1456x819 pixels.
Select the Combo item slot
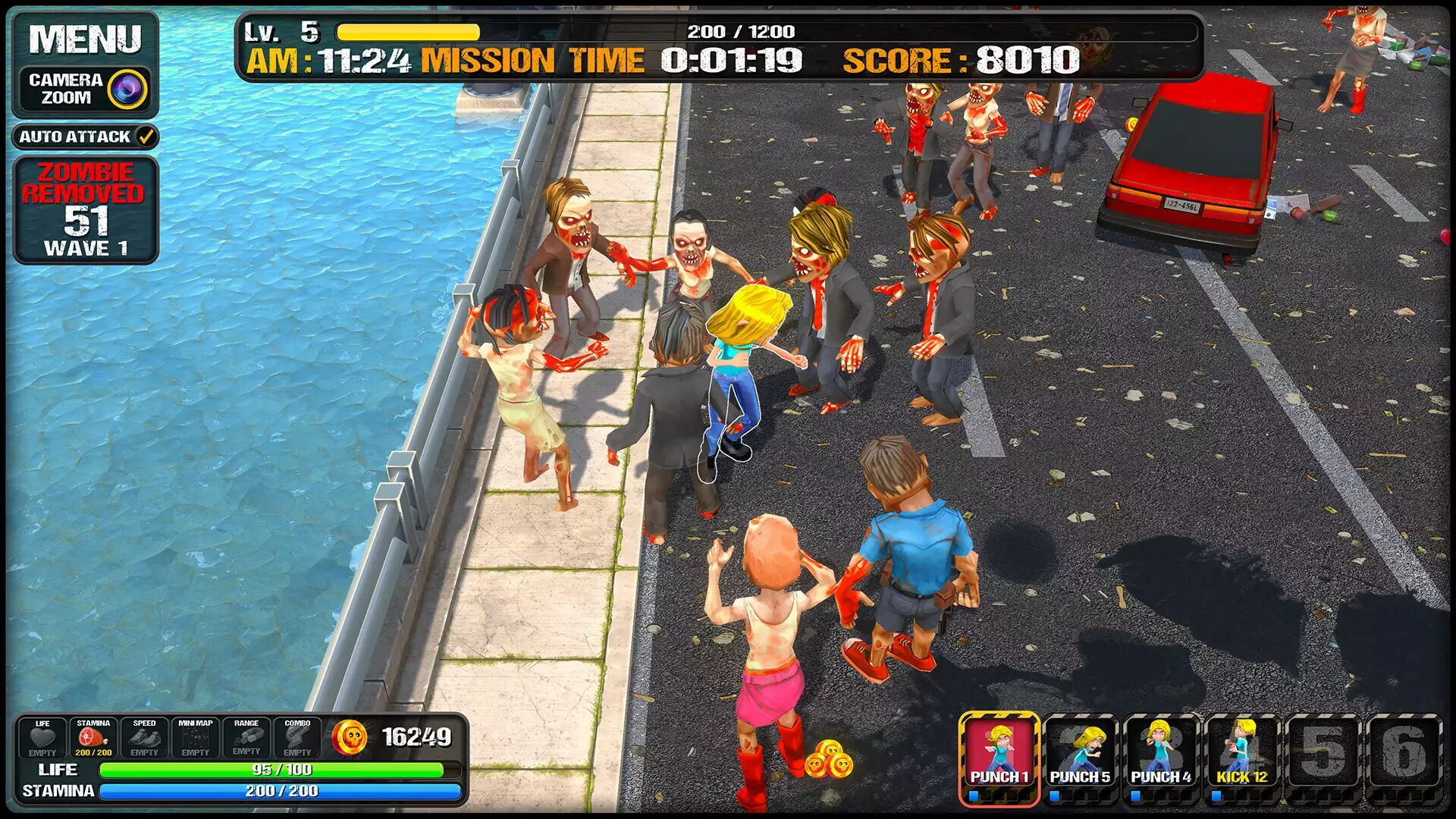(x=297, y=738)
